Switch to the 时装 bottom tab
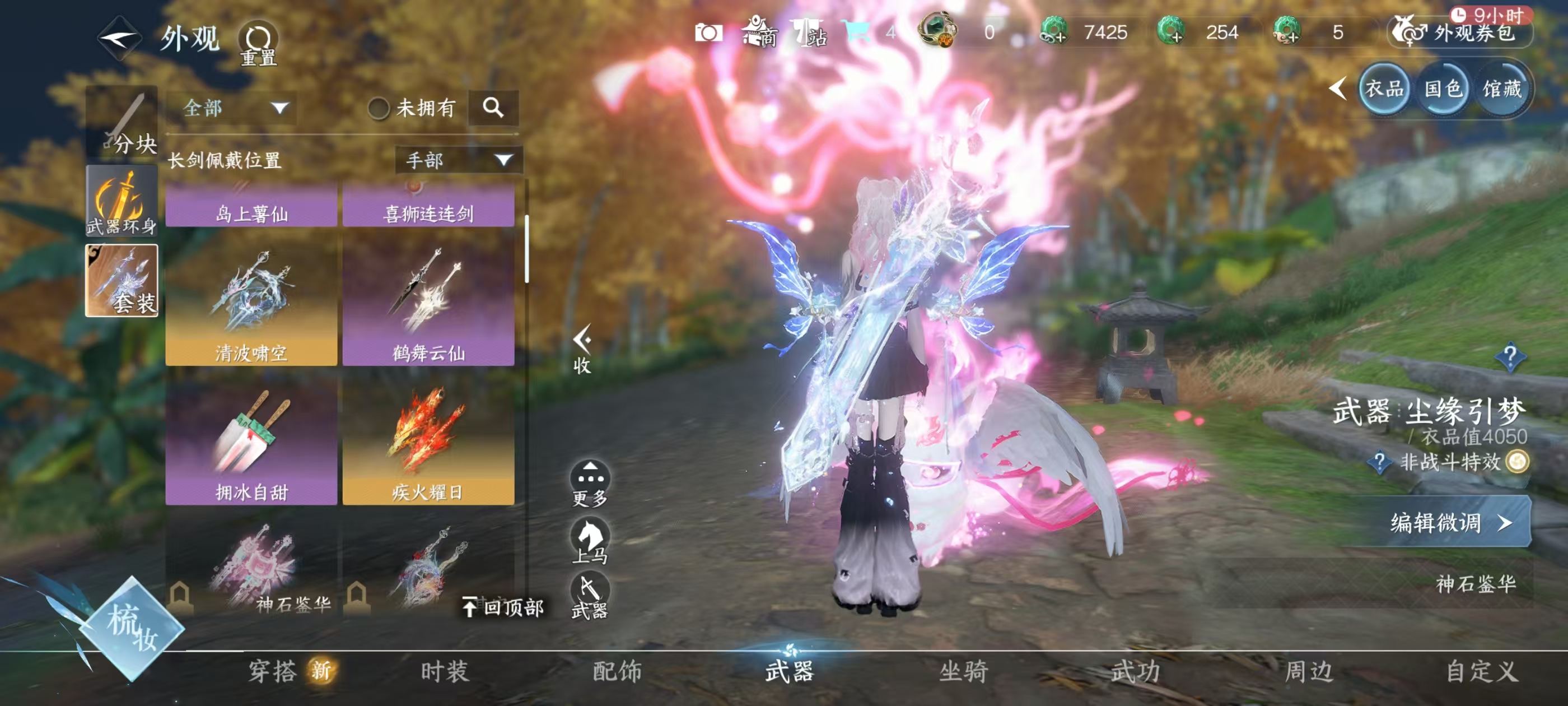The height and width of the screenshot is (706, 1568). click(x=445, y=671)
